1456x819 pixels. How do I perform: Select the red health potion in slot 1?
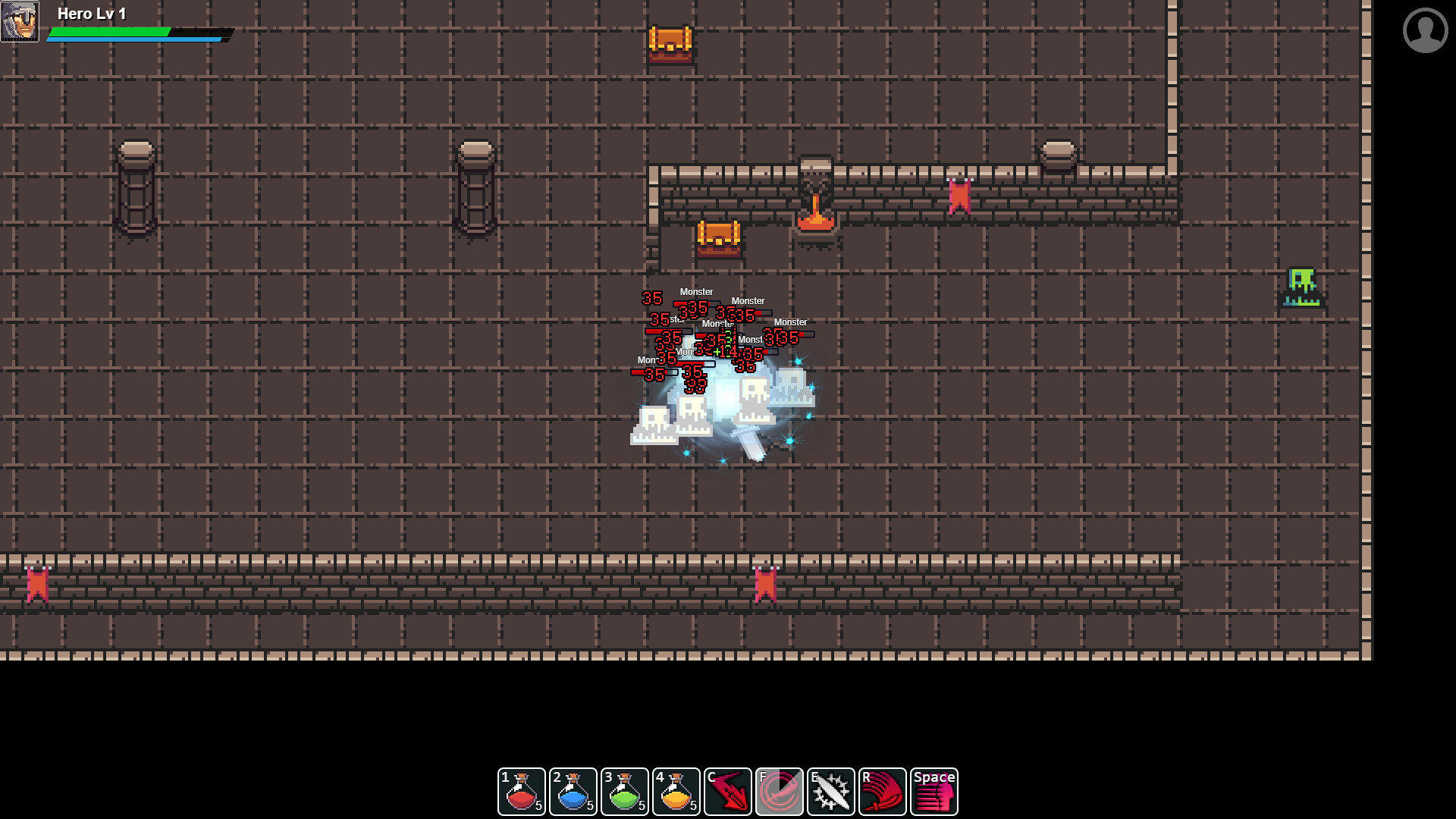(521, 791)
